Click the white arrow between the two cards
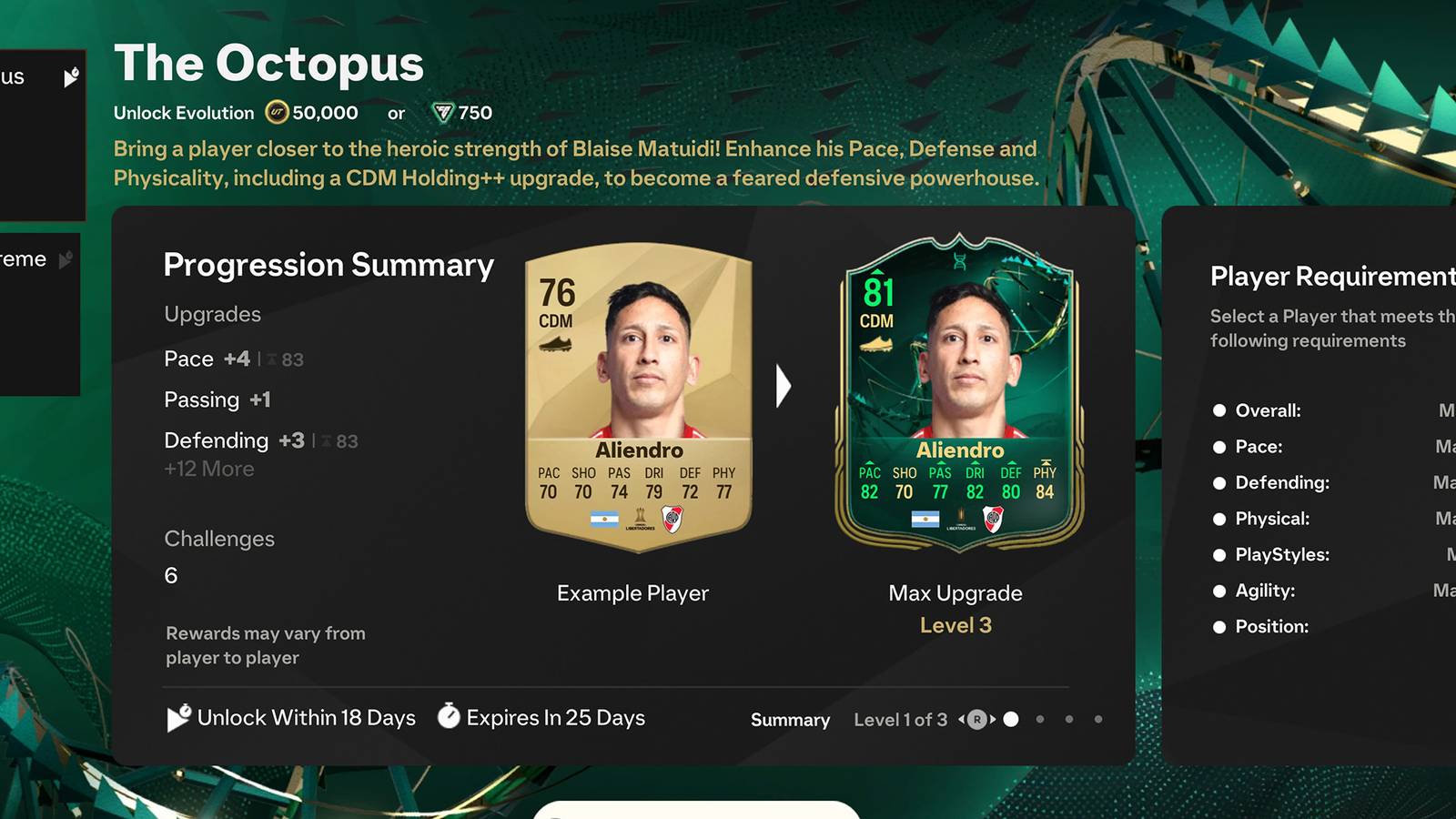This screenshot has height=819, width=1456. [783, 386]
